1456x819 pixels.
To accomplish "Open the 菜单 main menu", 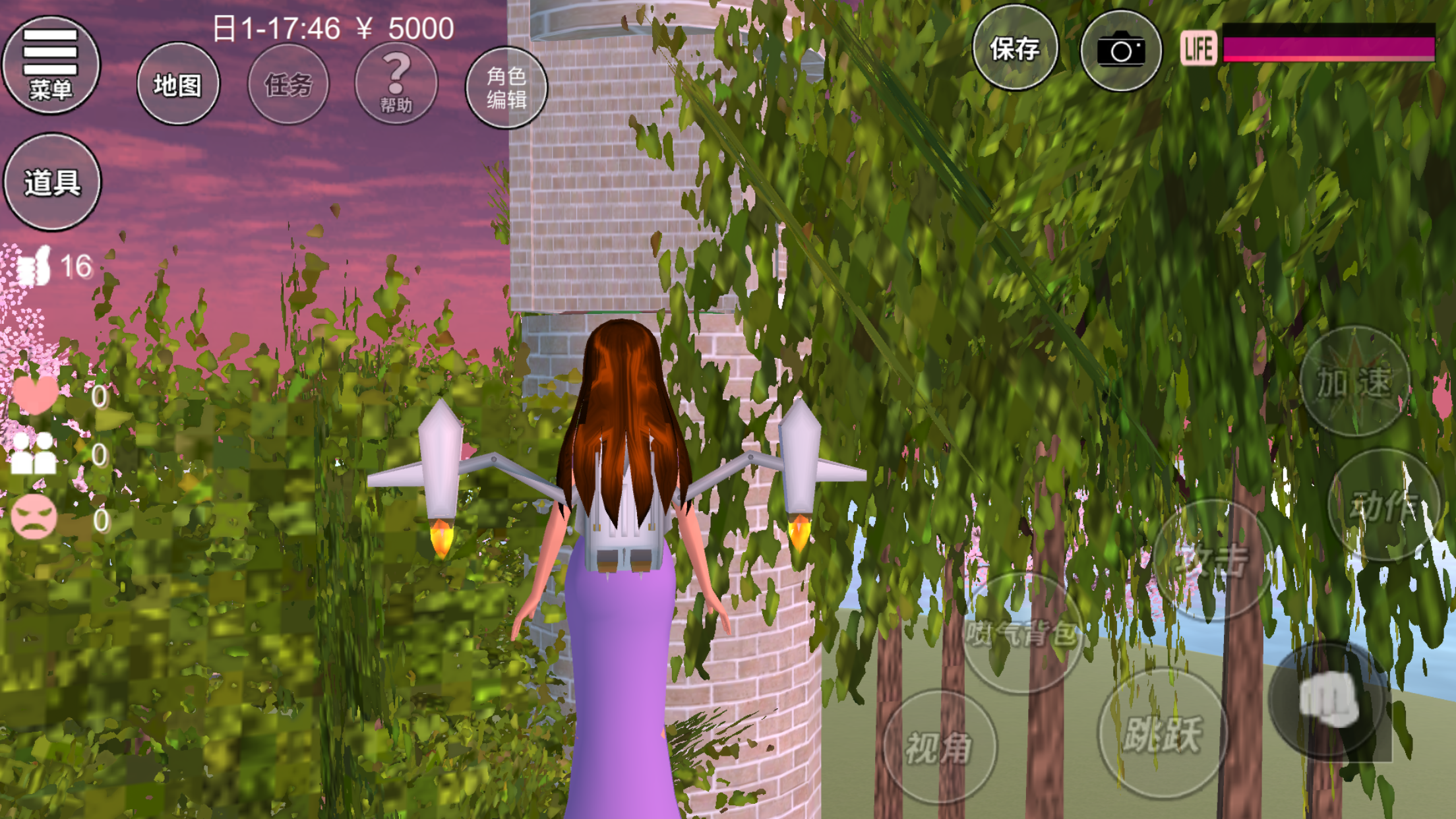I will pos(51,65).
